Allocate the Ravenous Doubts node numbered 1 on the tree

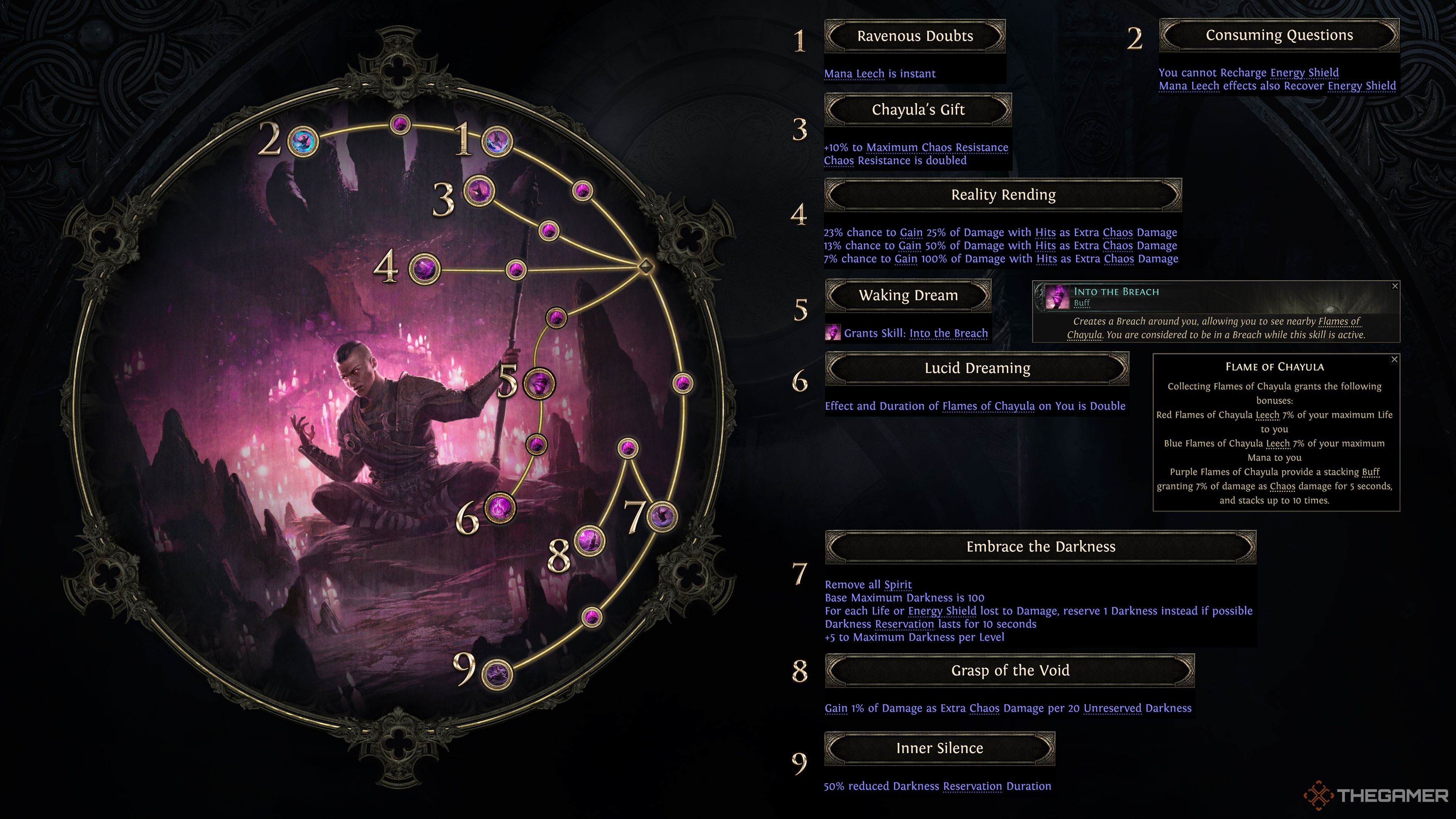(x=497, y=141)
